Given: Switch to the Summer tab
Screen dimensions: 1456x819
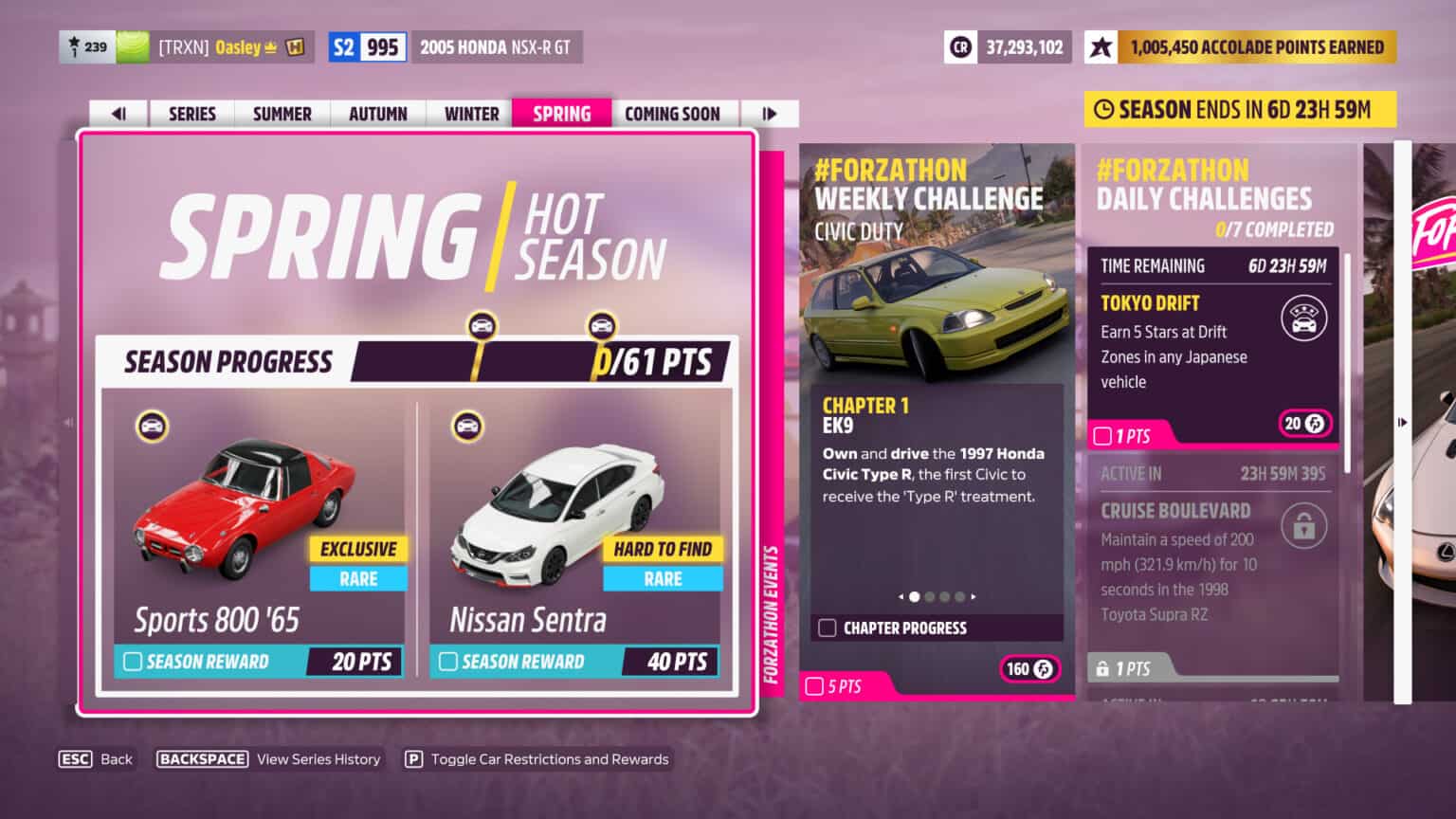Looking at the screenshot, I should coord(281,113).
